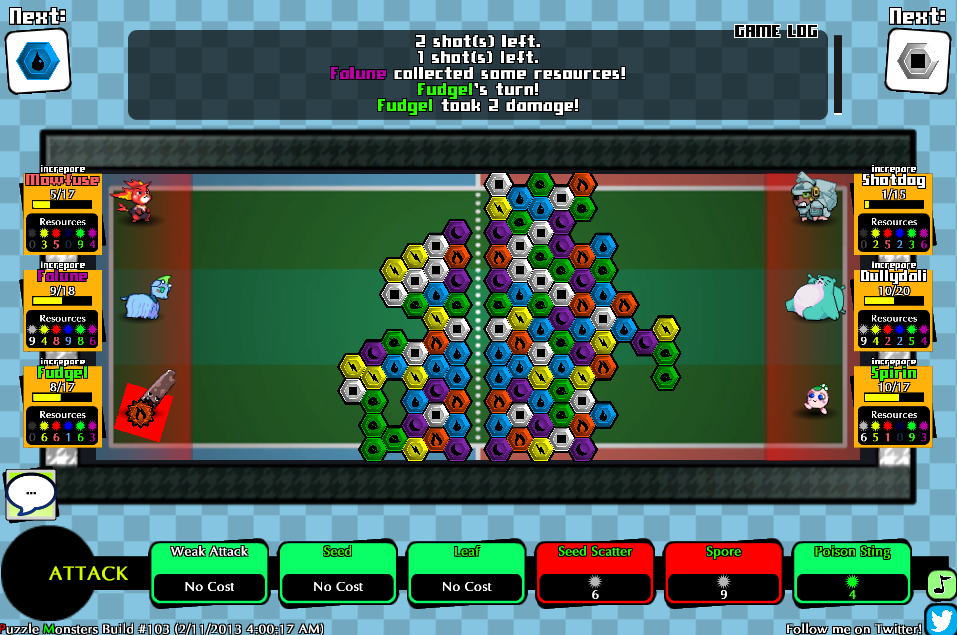Click the game log scrollbar

838,75
